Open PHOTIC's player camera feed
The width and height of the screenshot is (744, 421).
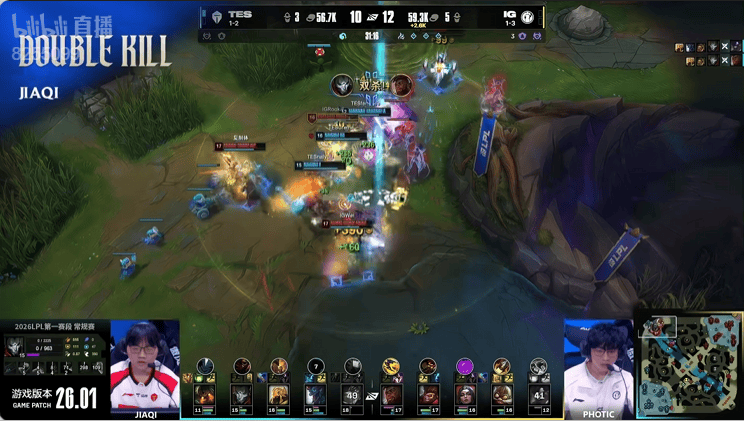(598, 364)
